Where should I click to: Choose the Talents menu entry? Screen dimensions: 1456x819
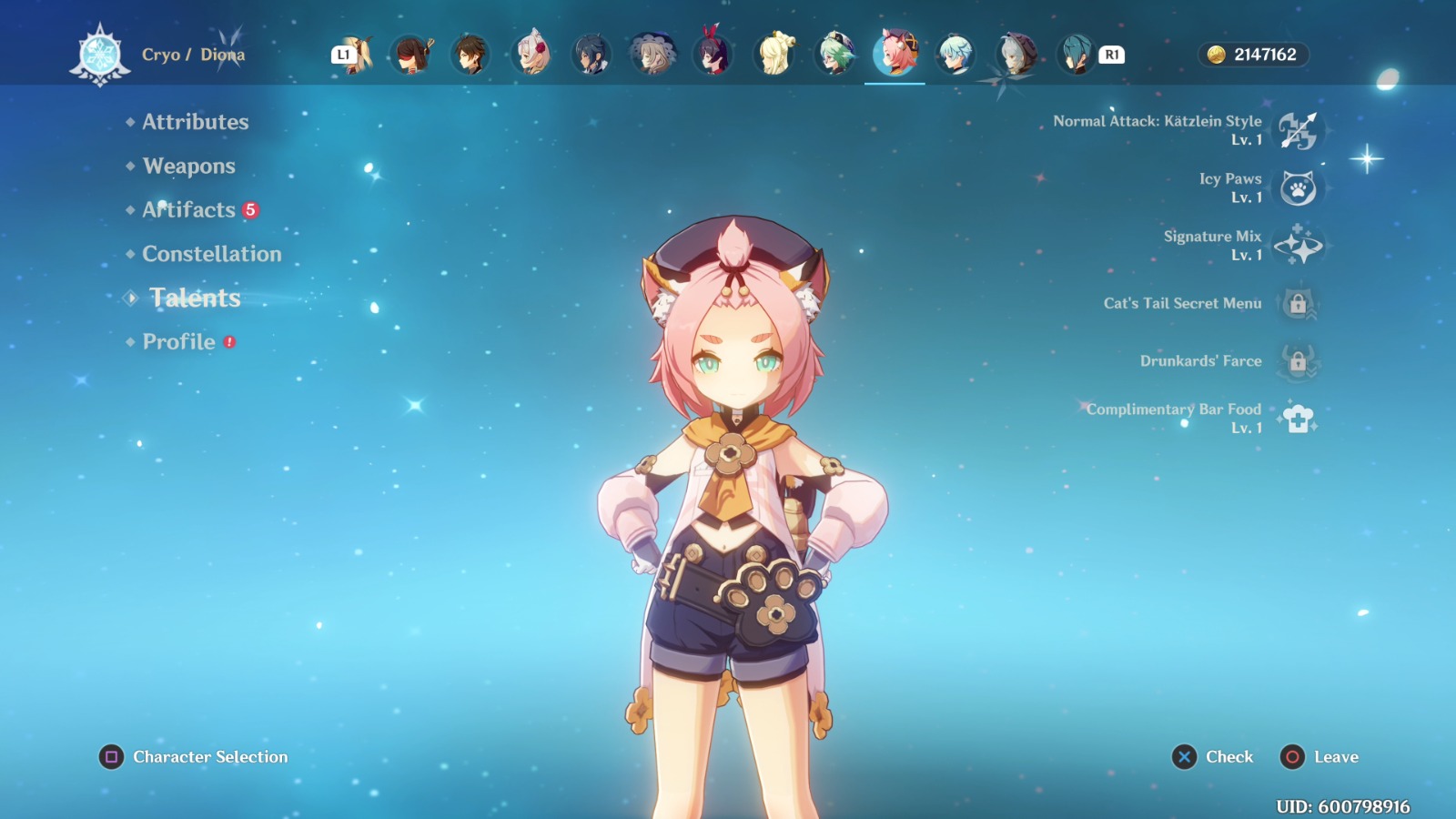(x=195, y=298)
